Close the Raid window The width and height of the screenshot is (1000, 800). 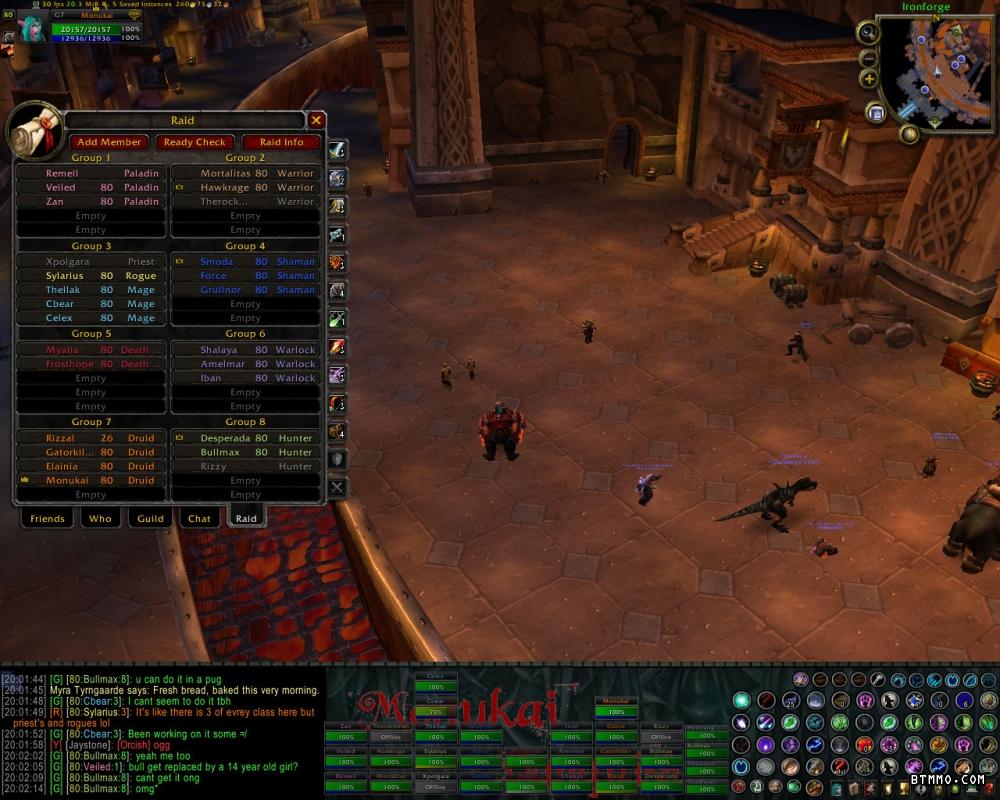[x=316, y=121]
